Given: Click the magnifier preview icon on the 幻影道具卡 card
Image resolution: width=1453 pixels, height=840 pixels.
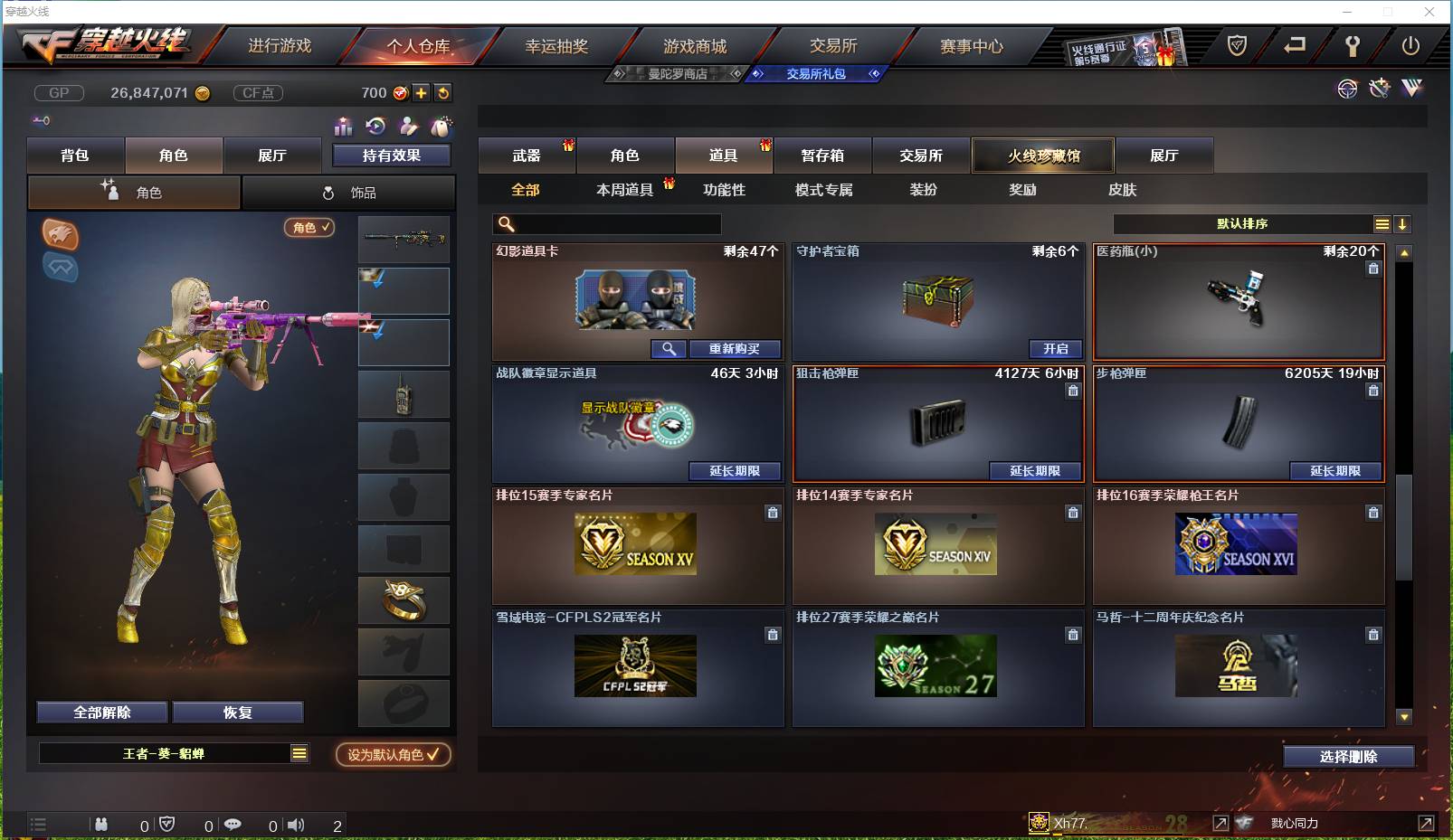Looking at the screenshot, I should tap(669, 349).
